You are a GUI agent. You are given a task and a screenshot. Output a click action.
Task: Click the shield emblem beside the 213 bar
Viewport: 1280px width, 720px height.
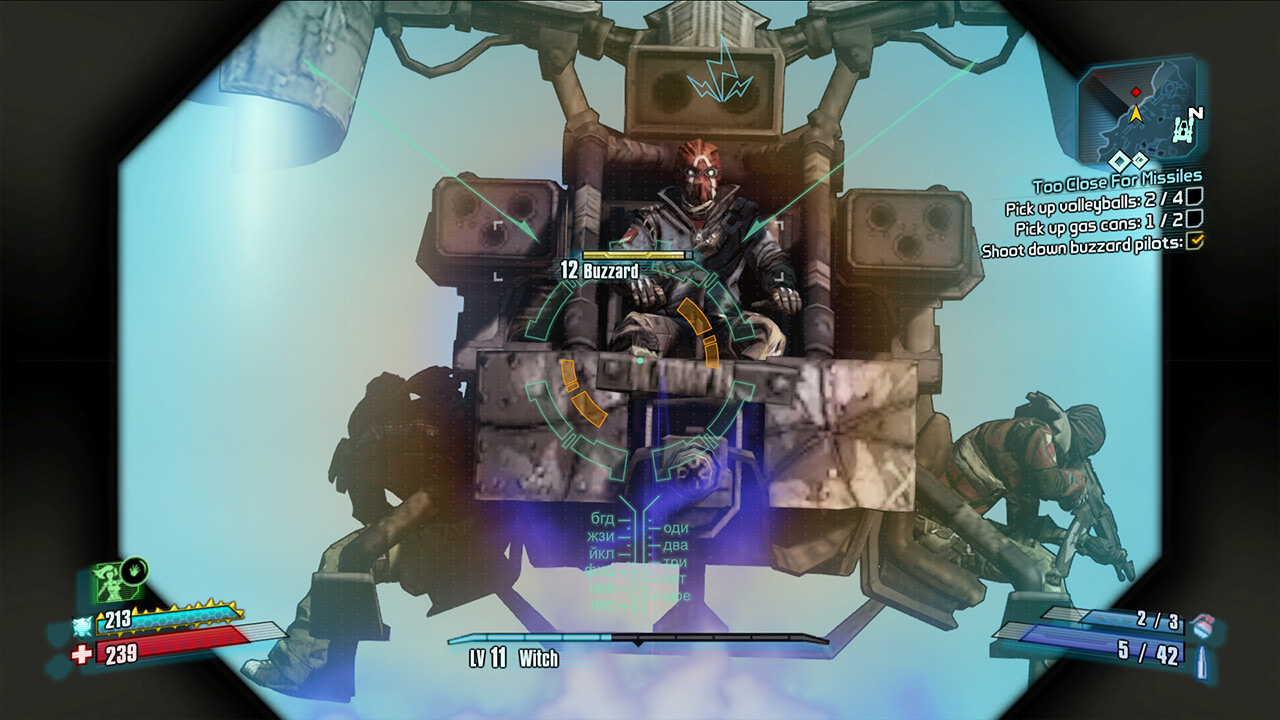click(x=81, y=624)
